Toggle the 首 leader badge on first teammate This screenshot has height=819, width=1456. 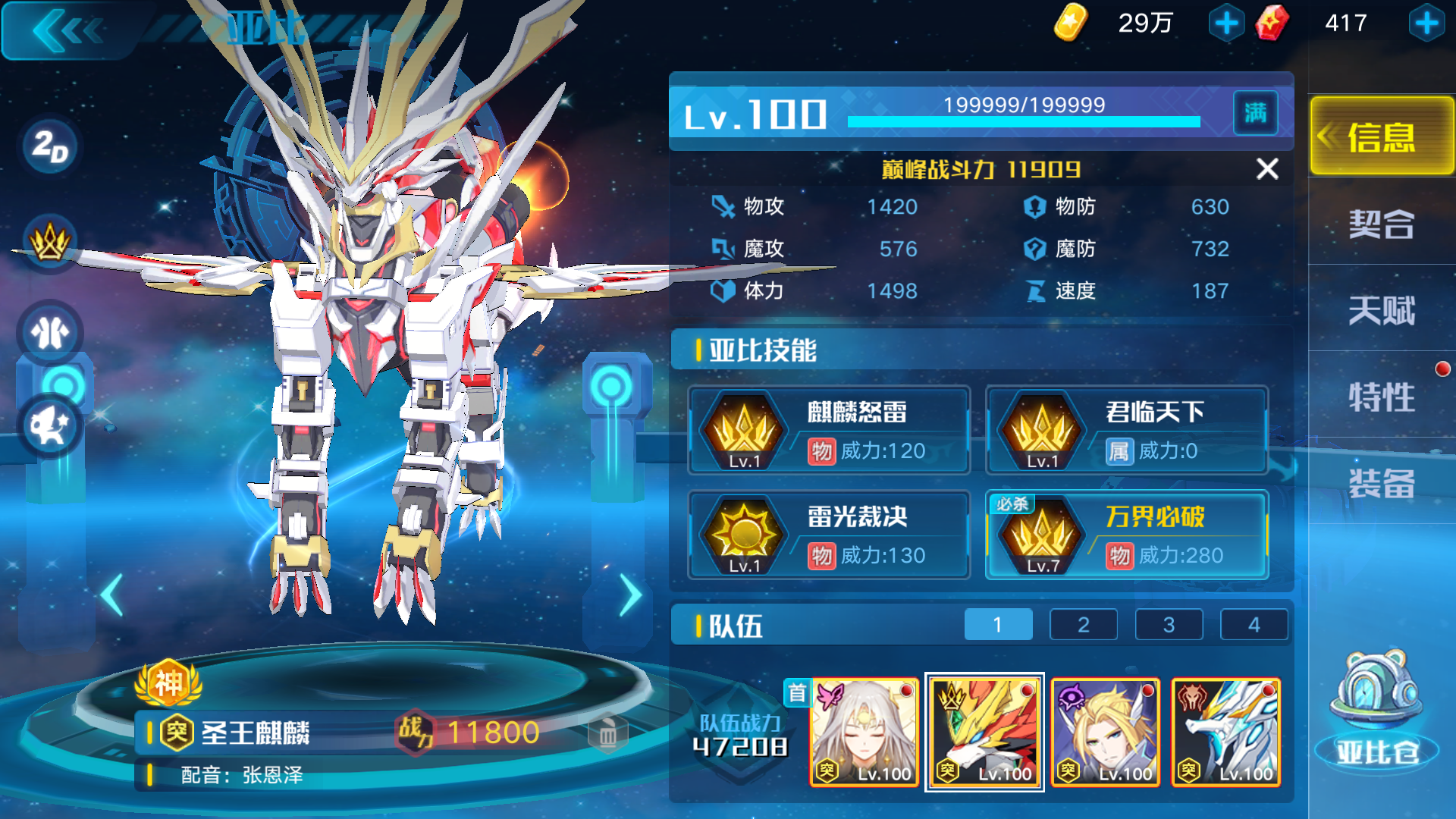(x=797, y=693)
